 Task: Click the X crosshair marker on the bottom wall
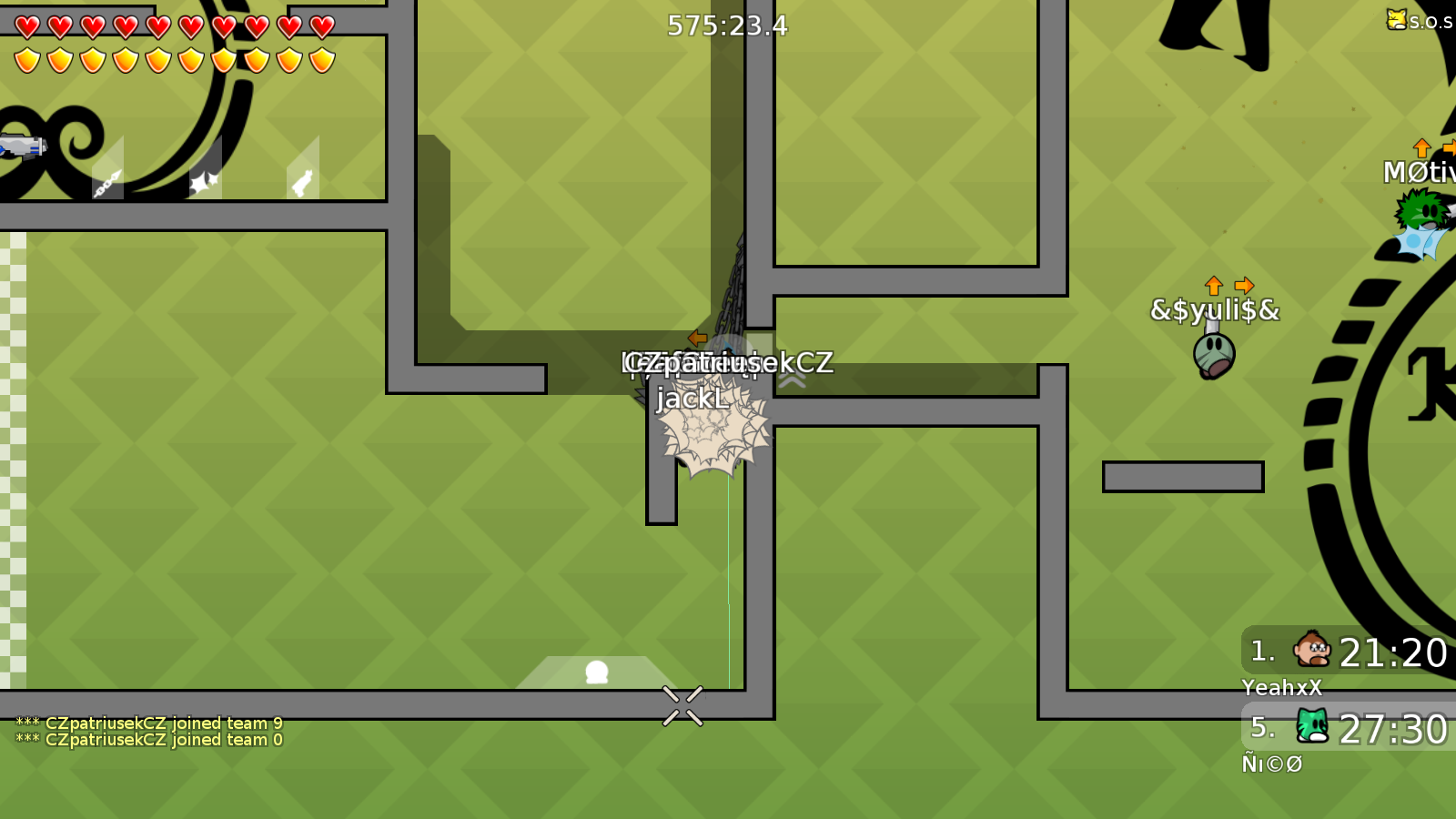682,703
